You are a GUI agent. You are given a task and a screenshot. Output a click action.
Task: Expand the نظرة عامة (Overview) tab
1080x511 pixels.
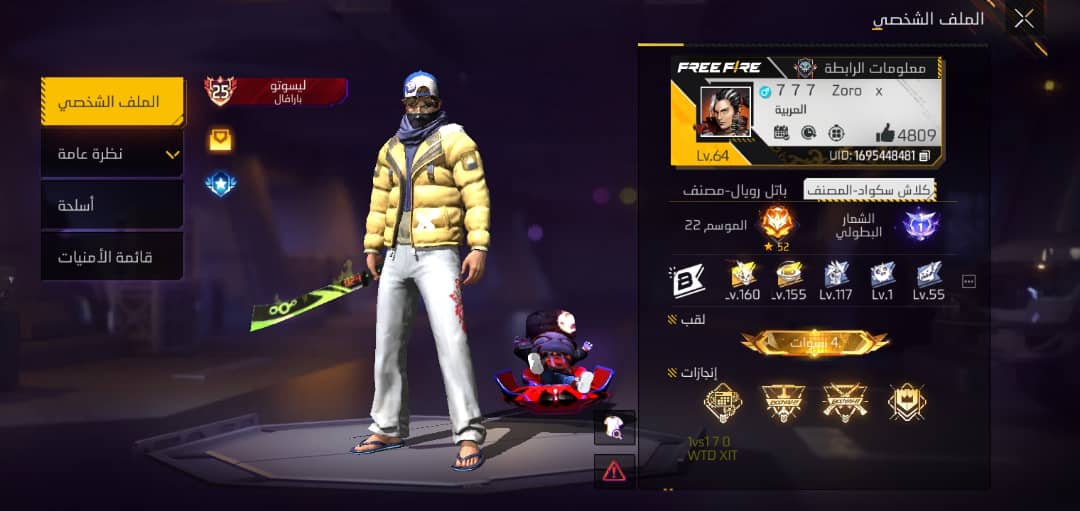tap(112, 154)
